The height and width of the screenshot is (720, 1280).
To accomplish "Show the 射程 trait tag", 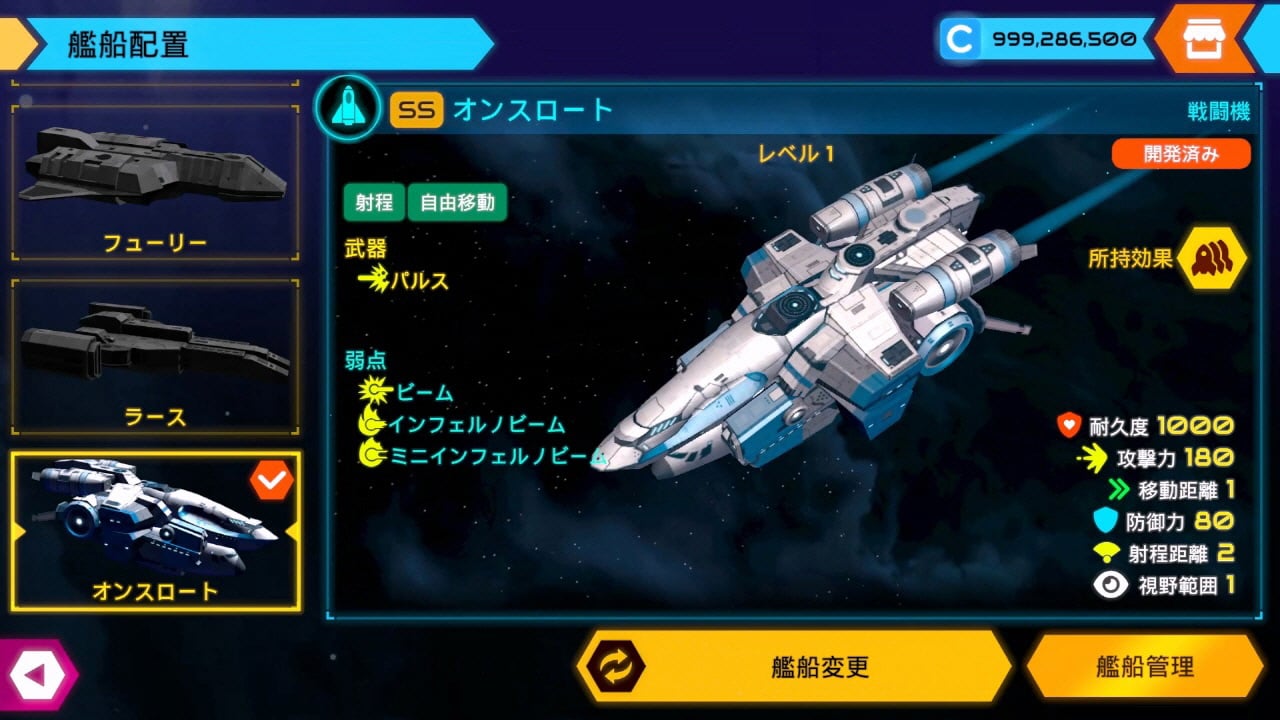I will pos(374,202).
